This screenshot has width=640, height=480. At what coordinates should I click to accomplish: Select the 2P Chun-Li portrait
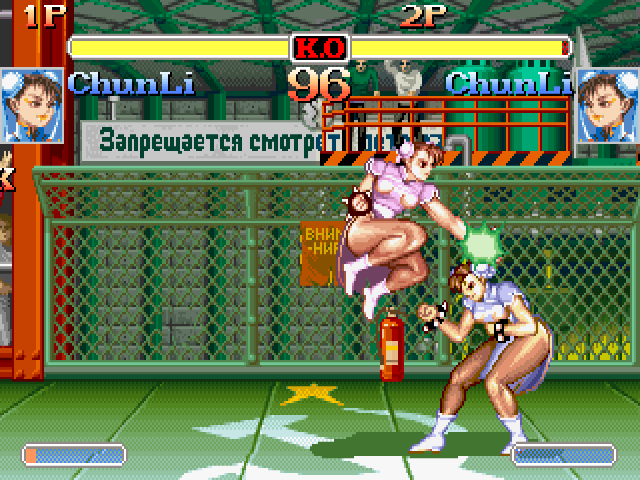[607, 105]
